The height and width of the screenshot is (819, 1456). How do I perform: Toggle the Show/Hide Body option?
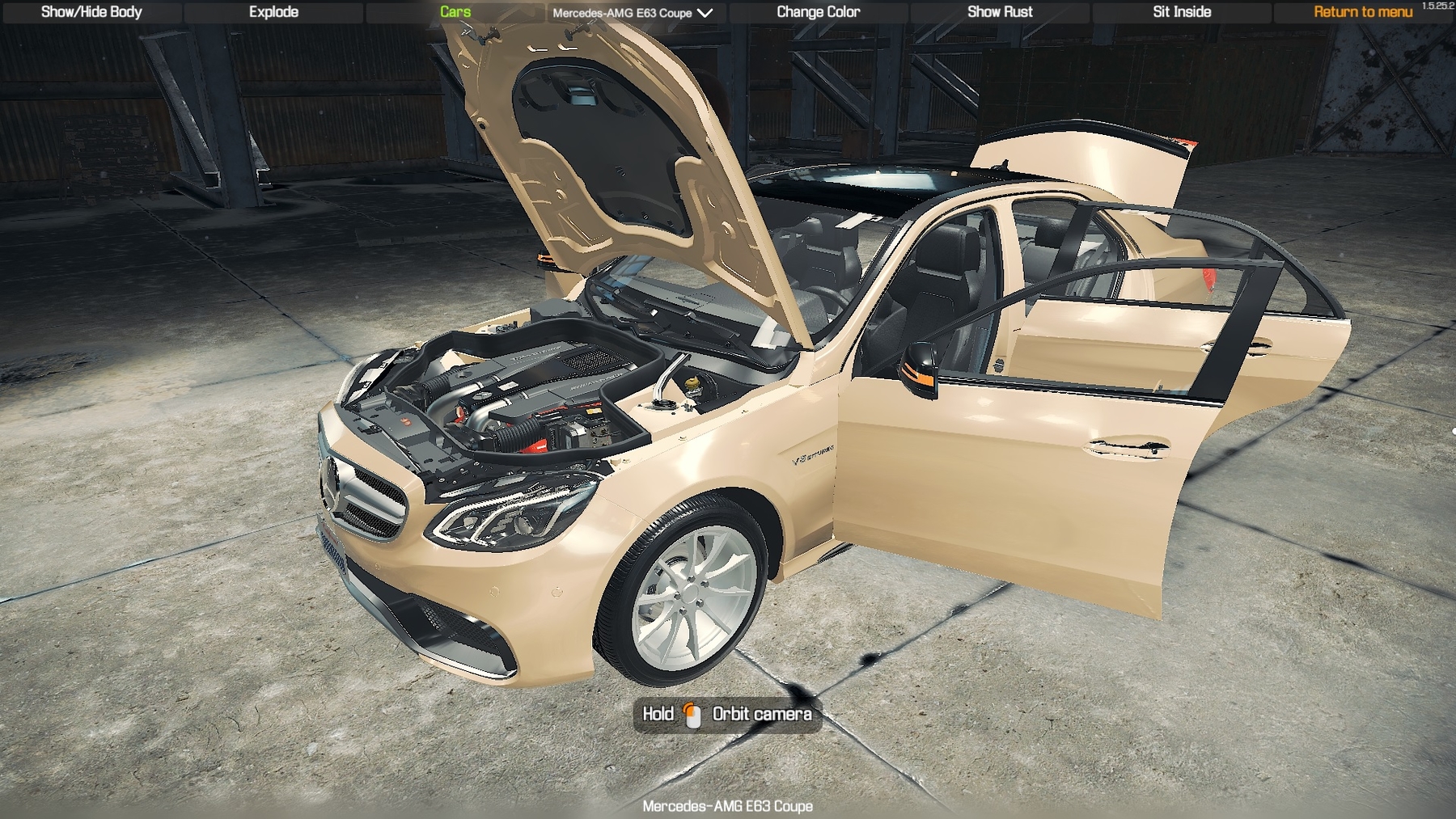pos(91,12)
